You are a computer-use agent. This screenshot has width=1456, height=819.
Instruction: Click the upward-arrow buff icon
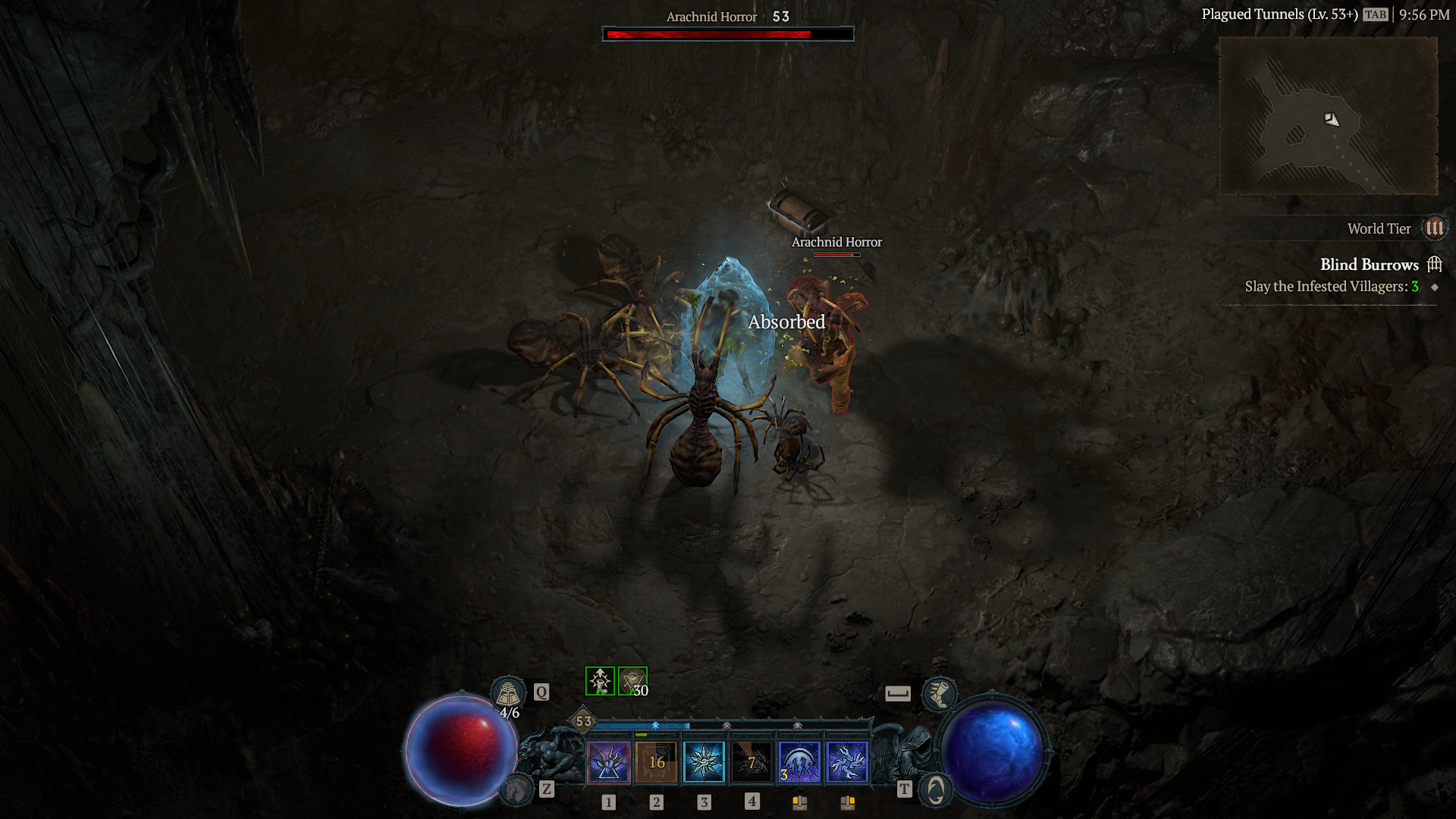click(600, 681)
